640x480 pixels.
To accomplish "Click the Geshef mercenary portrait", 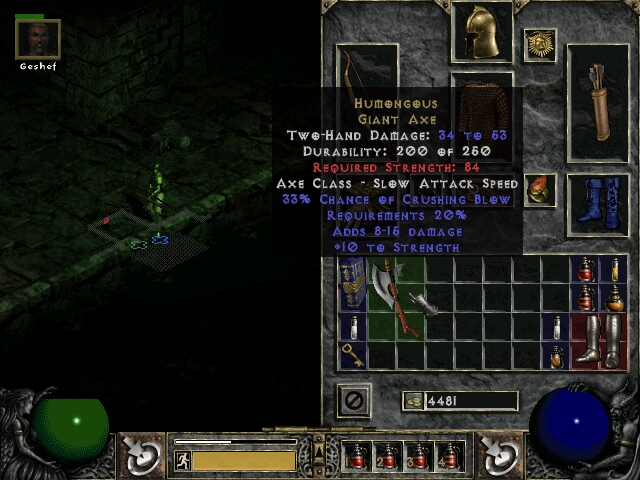I will click(38, 40).
